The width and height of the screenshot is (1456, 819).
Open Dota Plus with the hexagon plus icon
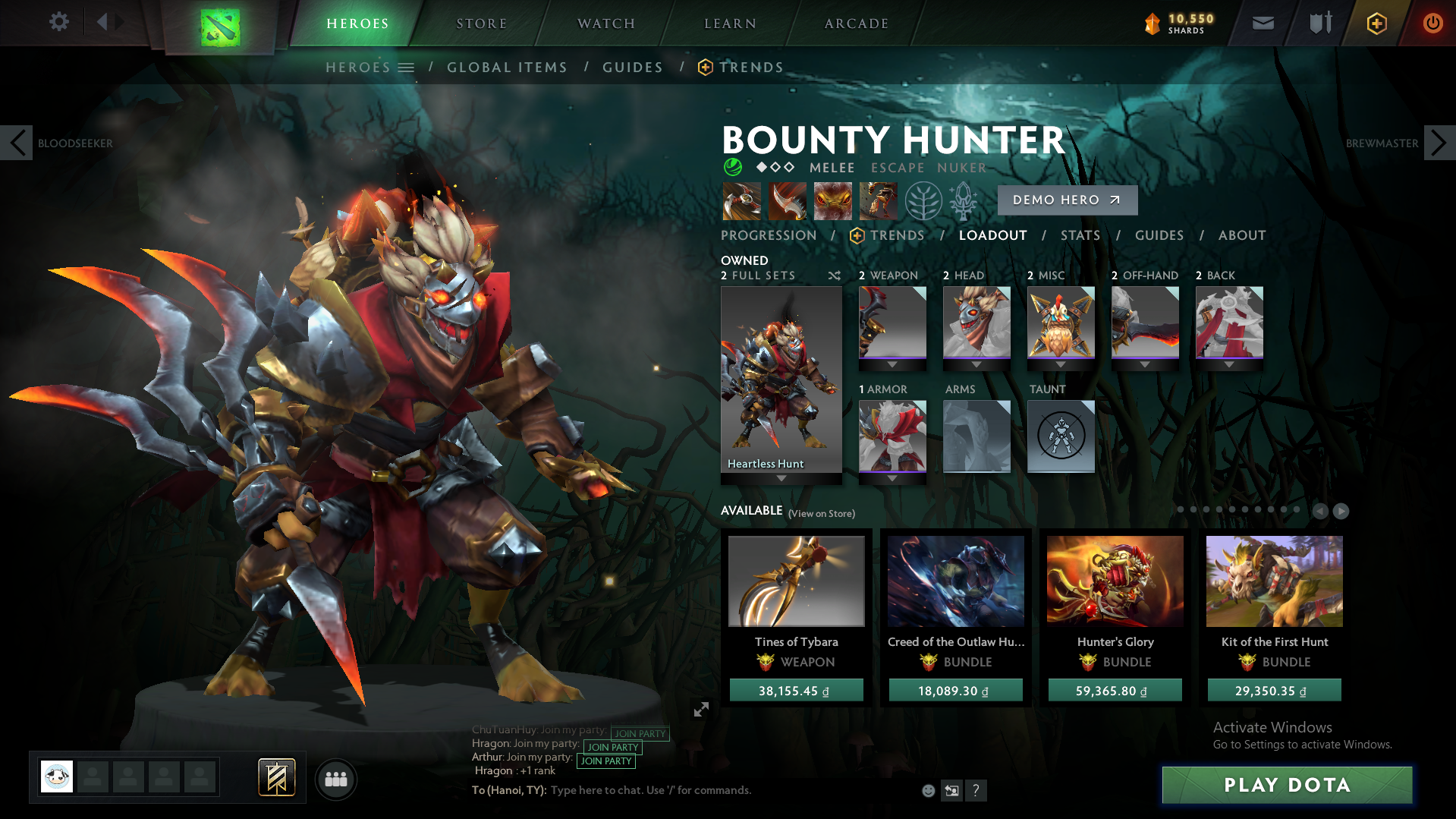(x=1376, y=23)
